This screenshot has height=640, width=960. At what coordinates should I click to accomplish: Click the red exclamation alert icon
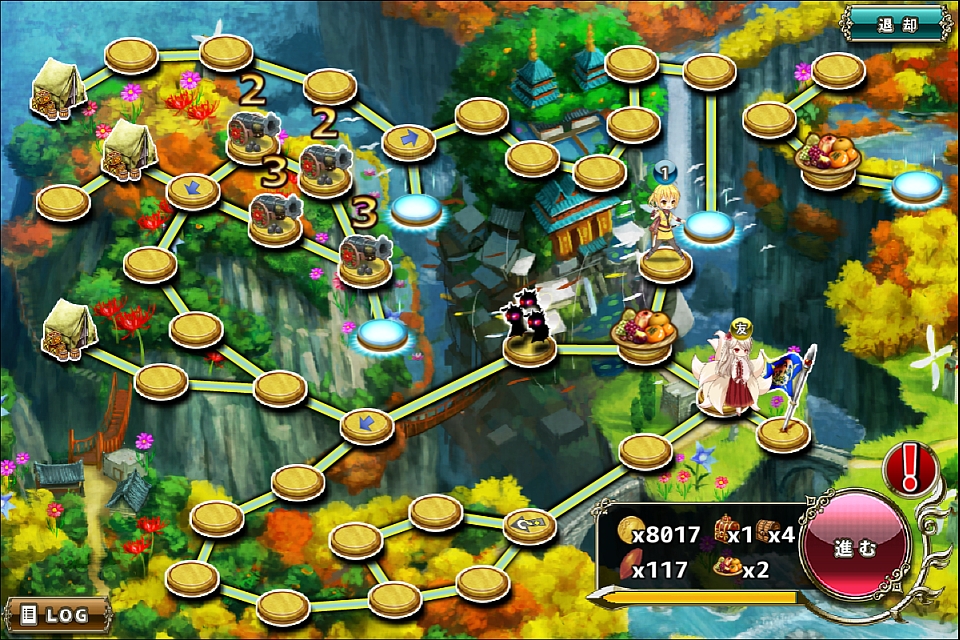(910, 468)
